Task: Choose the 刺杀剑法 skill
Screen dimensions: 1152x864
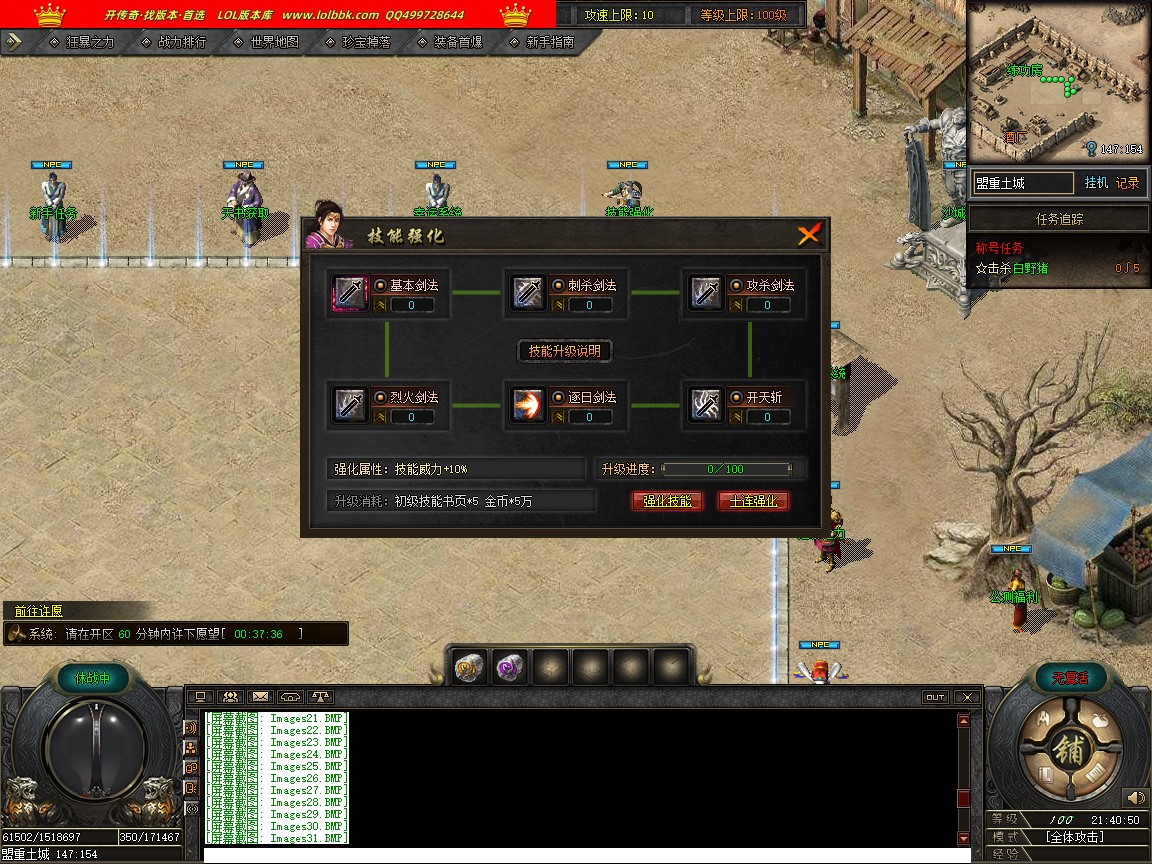Action: pyautogui.click(x=528, y=293)
